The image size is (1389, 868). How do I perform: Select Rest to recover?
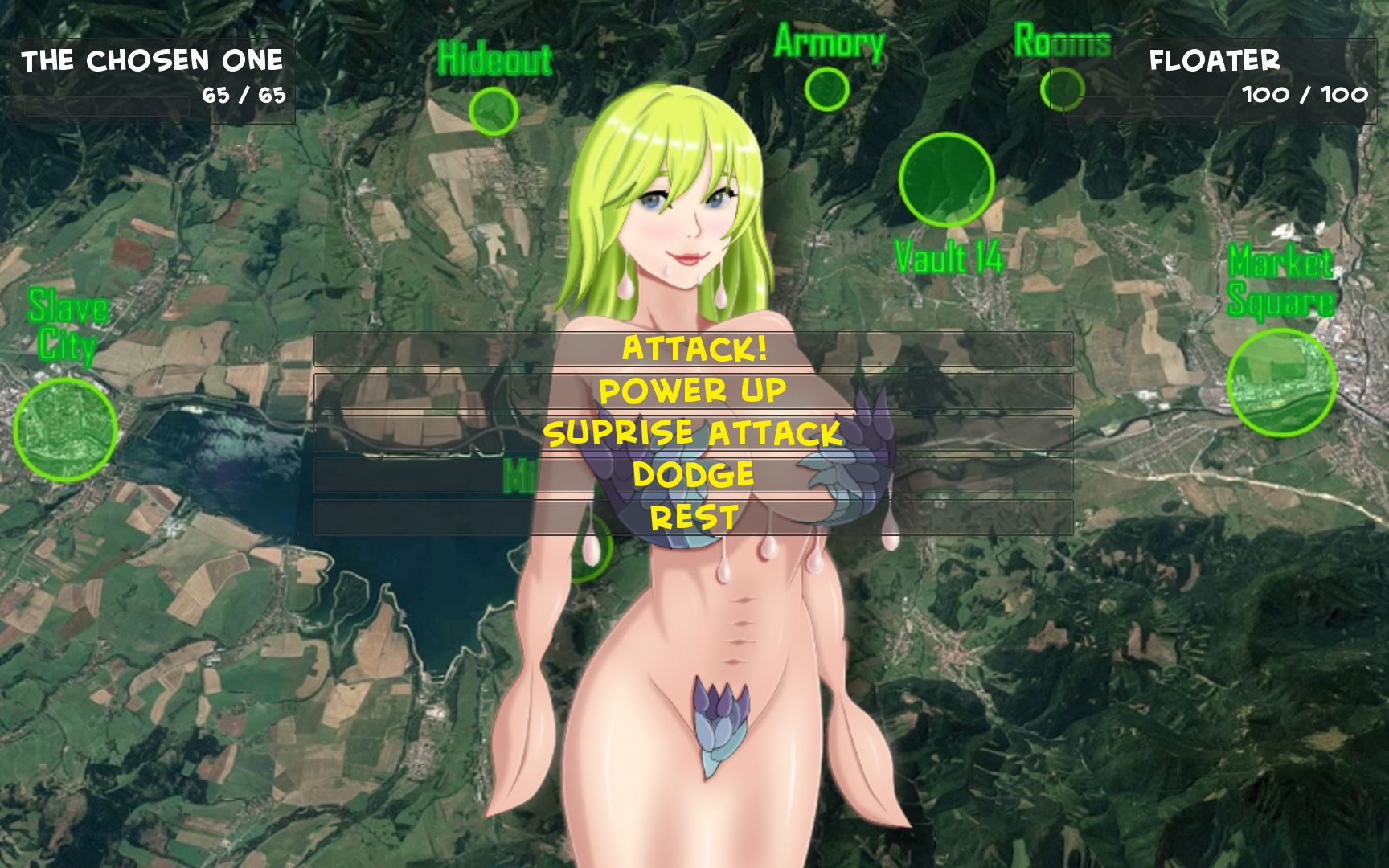pos(694,514)
